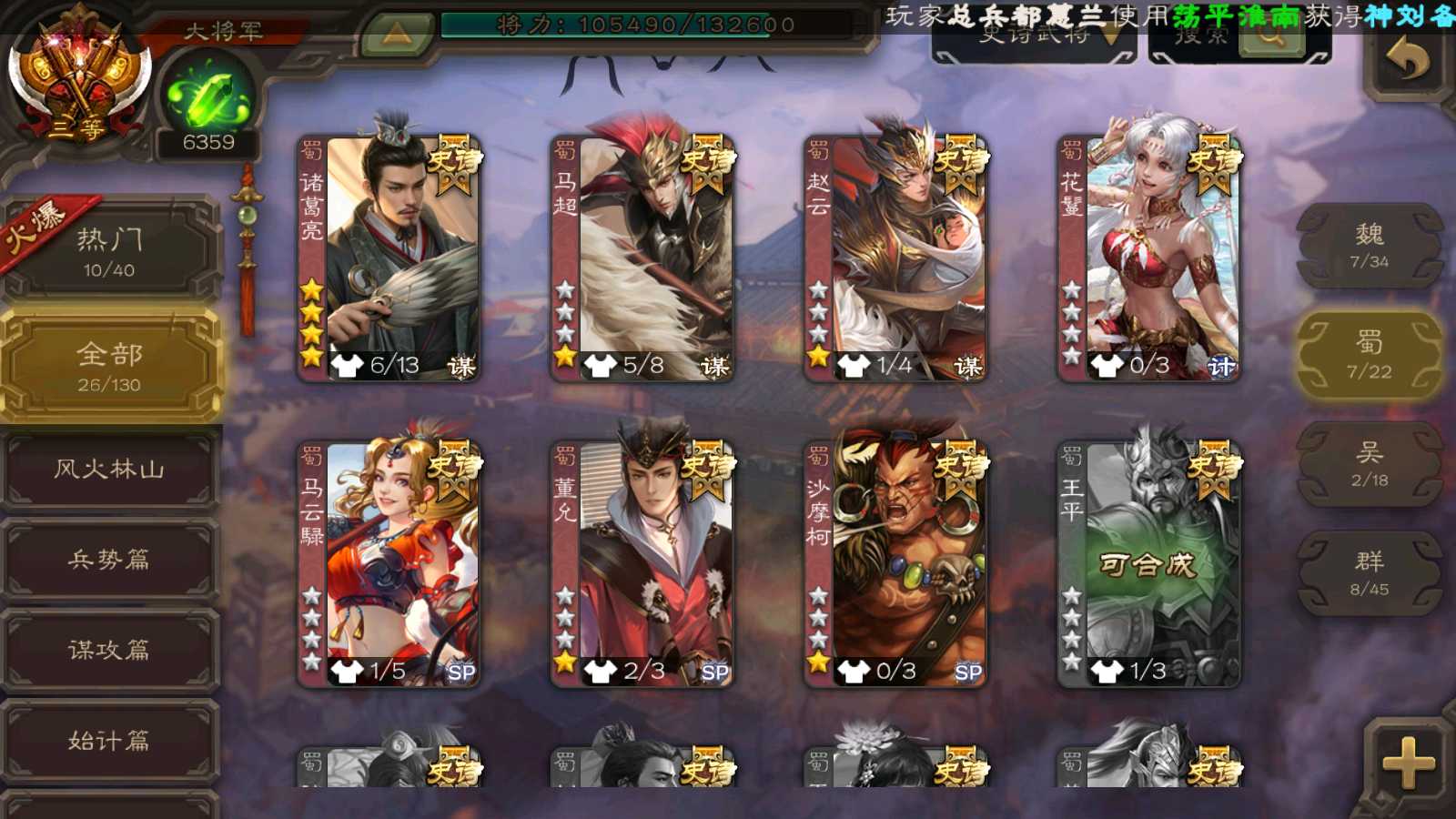The width and height of the screenshot is (1456, 819).
Task: Select the 蜀 faction filter
Action: 1370,355
